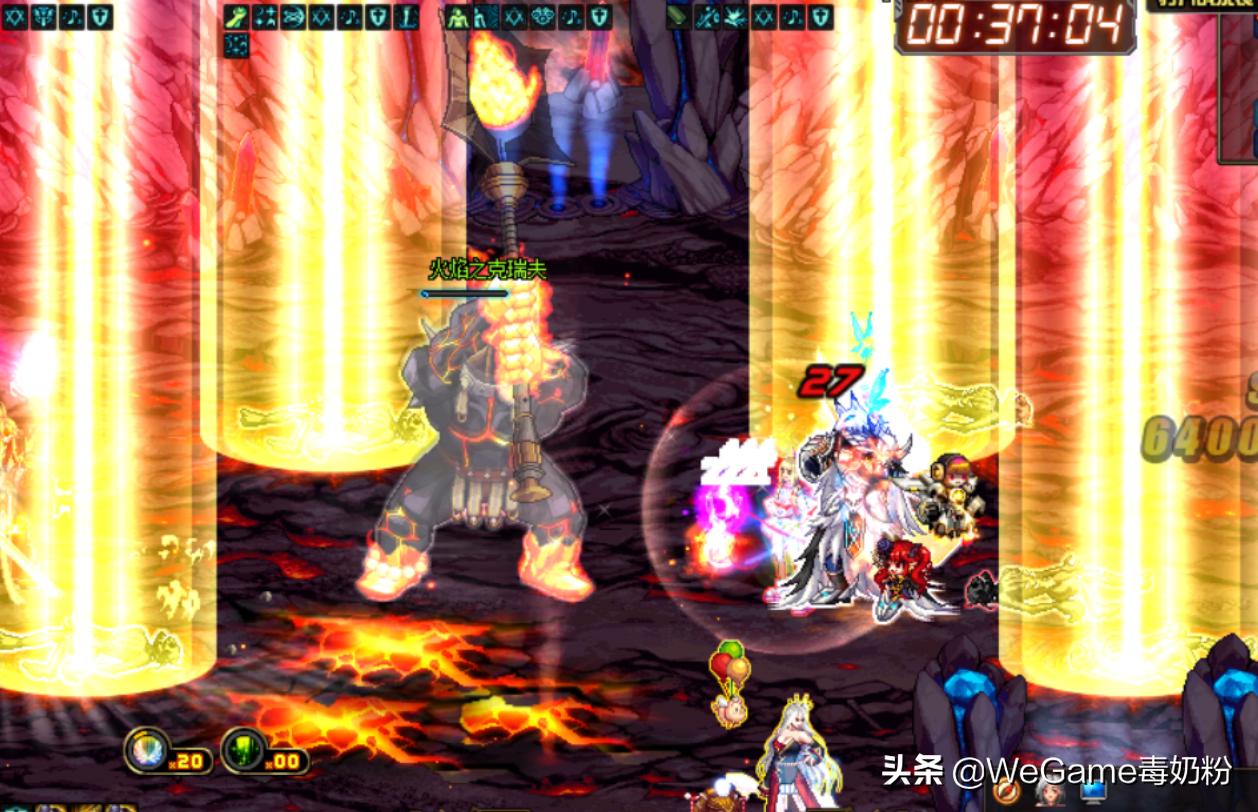Click the blue monitor icon

1093,791
